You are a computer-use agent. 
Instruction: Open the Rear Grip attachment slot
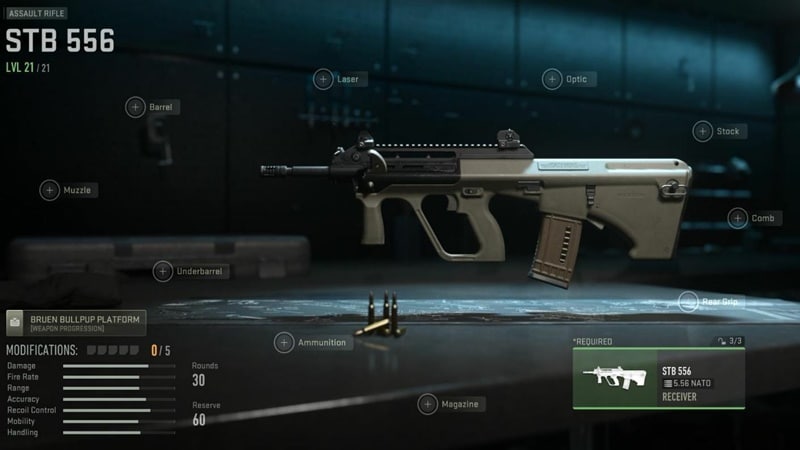[688, 300]
